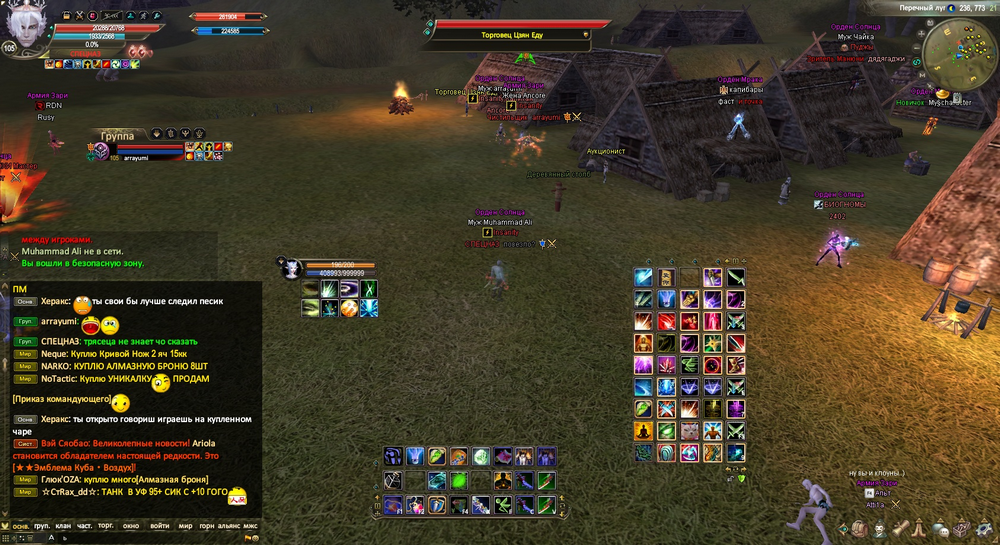The width and height of the screenshot is (1000, 545).
Task: Switch to the "груп." chat channel
Action: click(42, 525)
